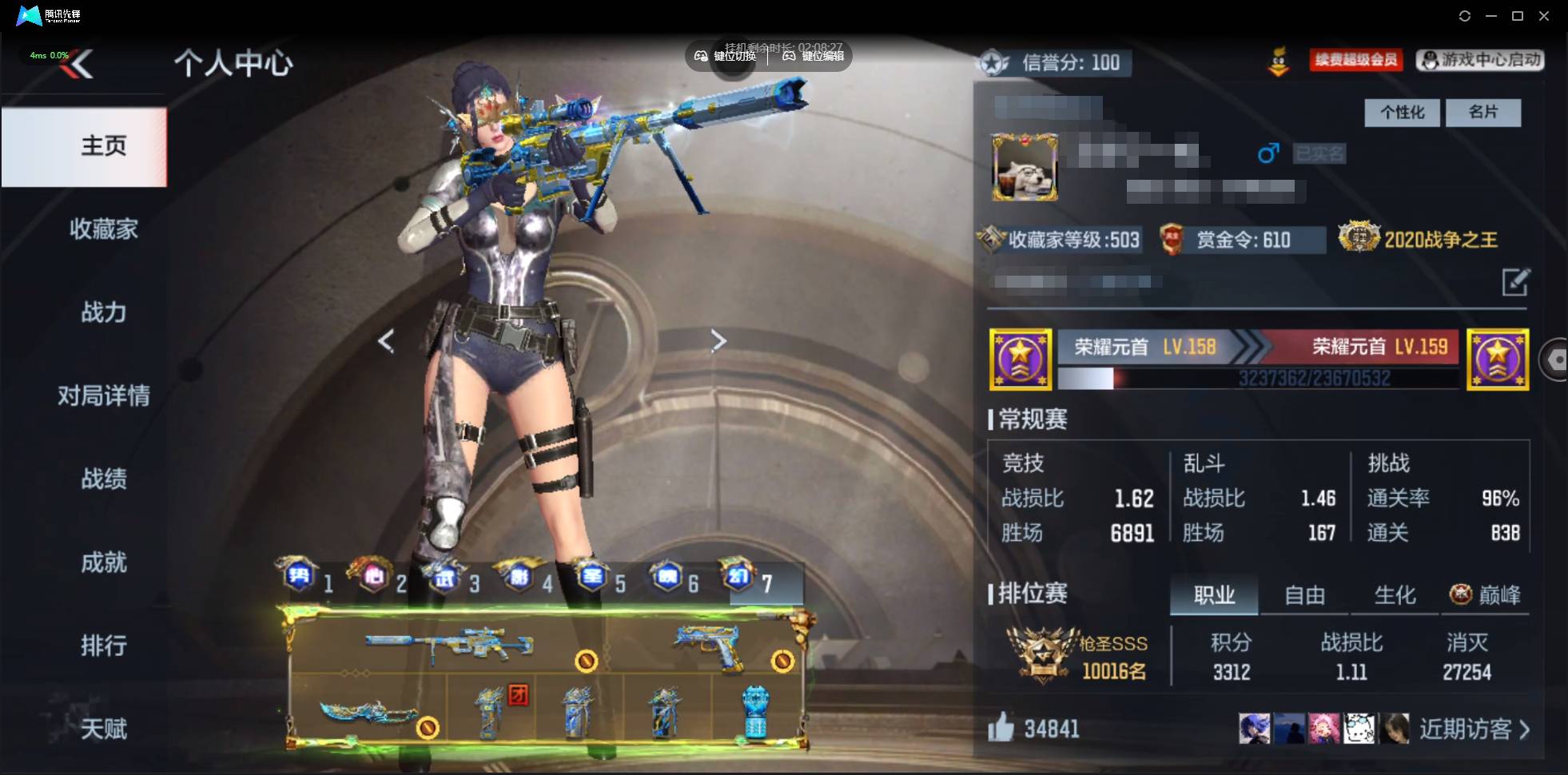This screenshot has width=1568, height=775.
Task: Go back using the arrow button
Action: 82,64
